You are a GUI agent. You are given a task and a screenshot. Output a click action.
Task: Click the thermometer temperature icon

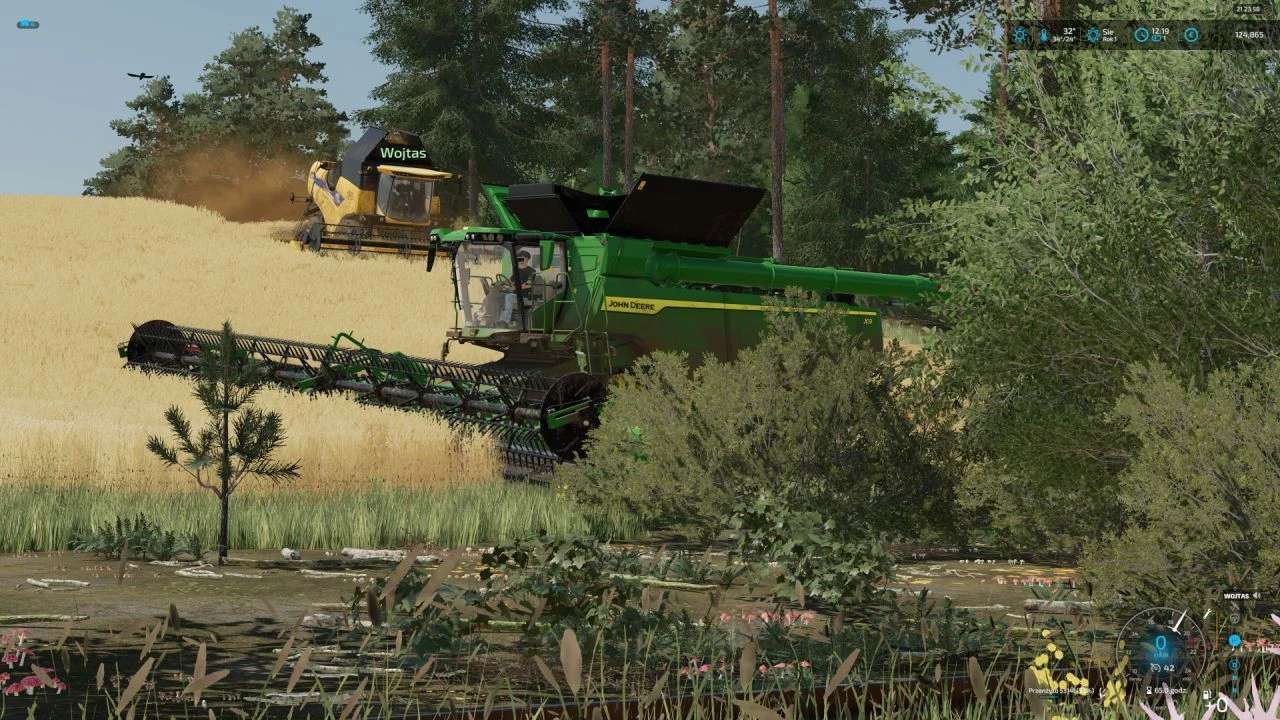click(1045, 35)
